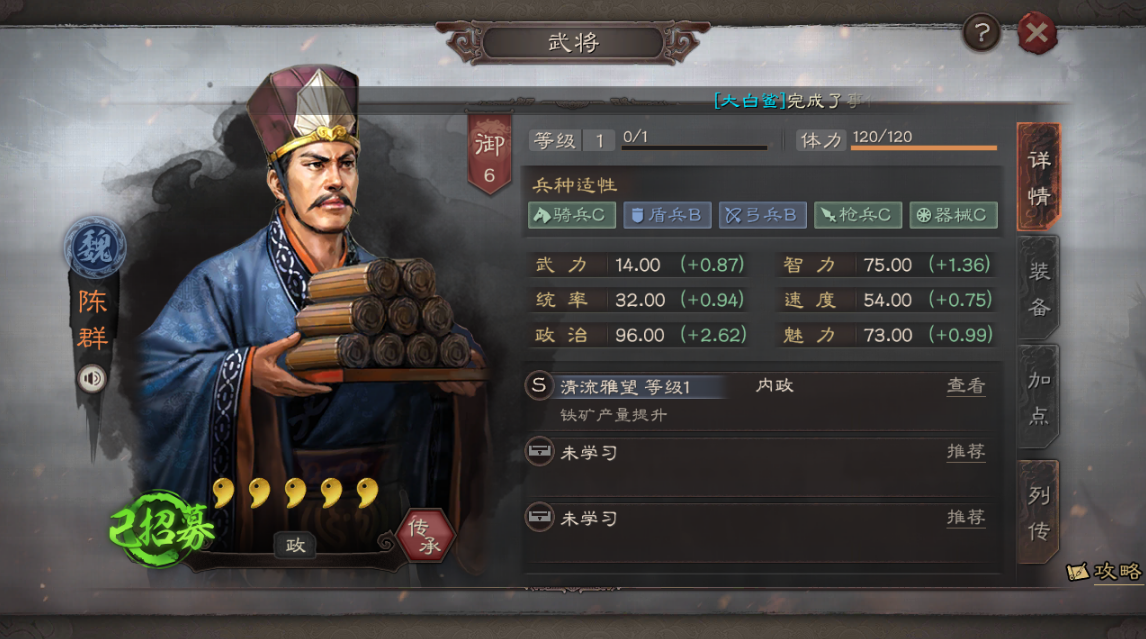This screenshot has width=1146, height=639.
Task: View the 清流雅望 skill via 查看
Action: [x=965, y=386]
